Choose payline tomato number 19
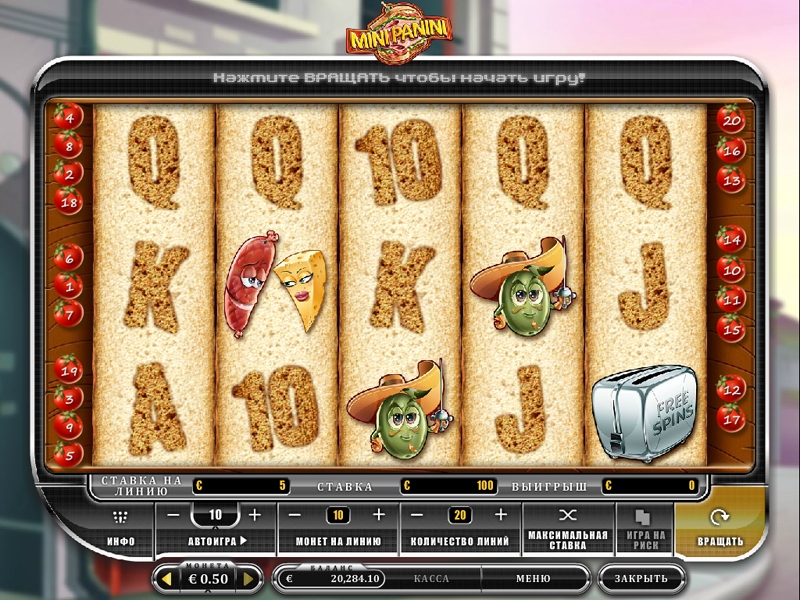Image resolution: width=800 pixels, height=600 pixels. [68, 371]
